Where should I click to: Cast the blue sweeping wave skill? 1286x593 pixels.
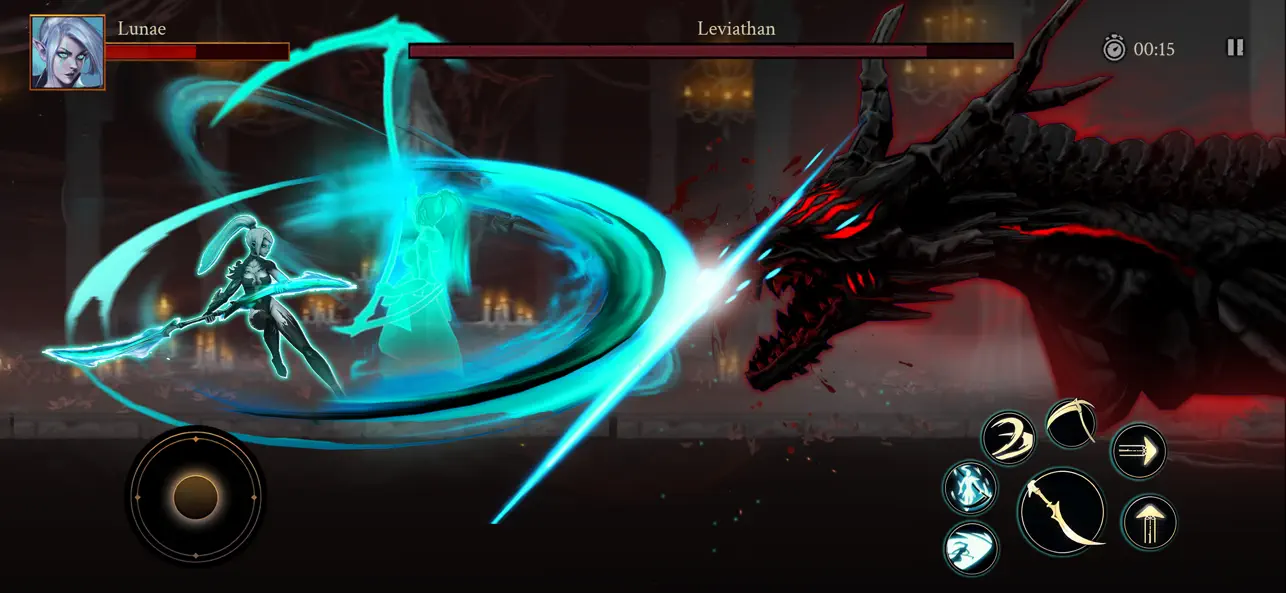970,548
